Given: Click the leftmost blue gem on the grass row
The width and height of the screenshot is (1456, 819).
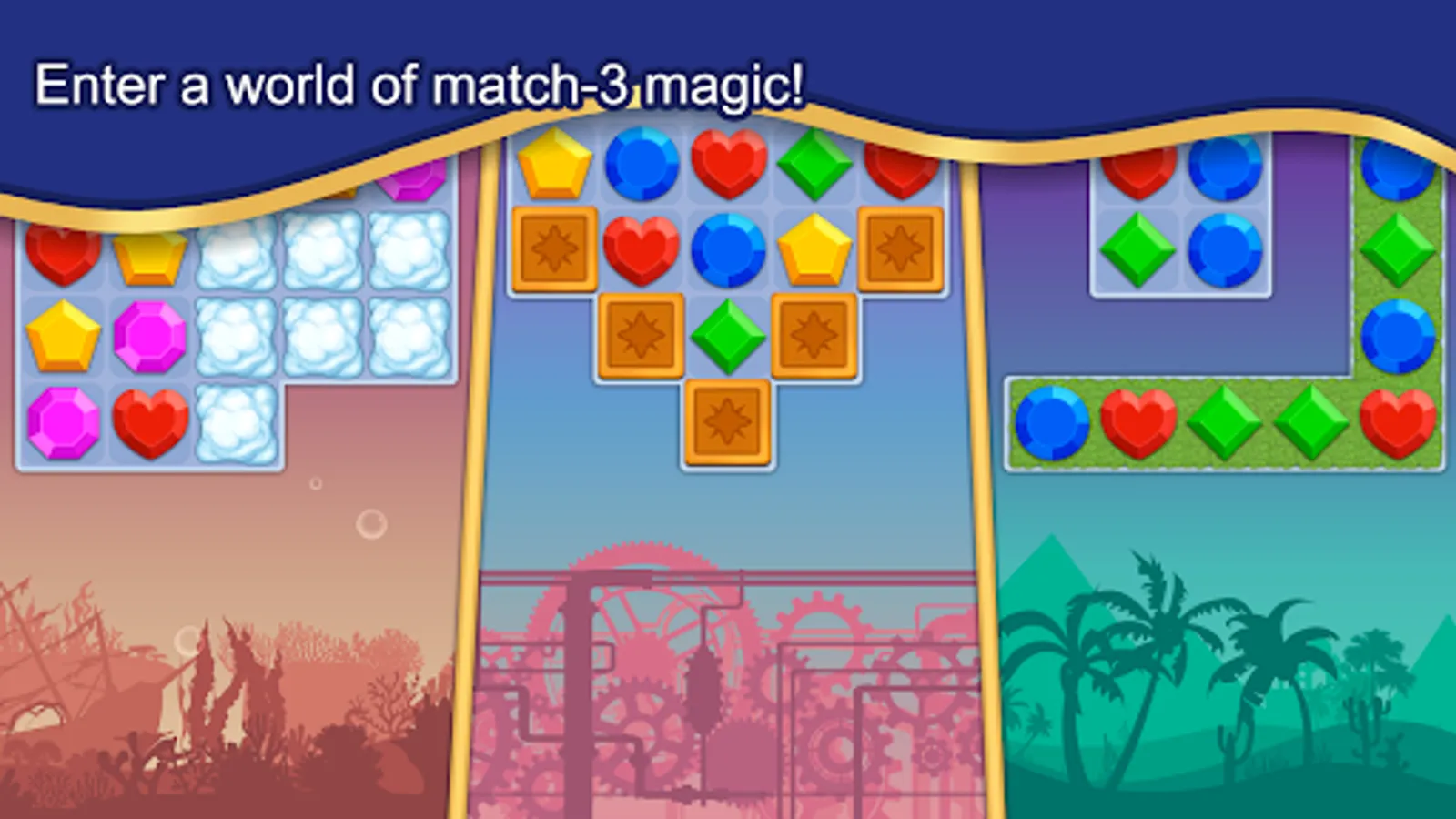Looking at the screenshot, I should point(1051,423).
